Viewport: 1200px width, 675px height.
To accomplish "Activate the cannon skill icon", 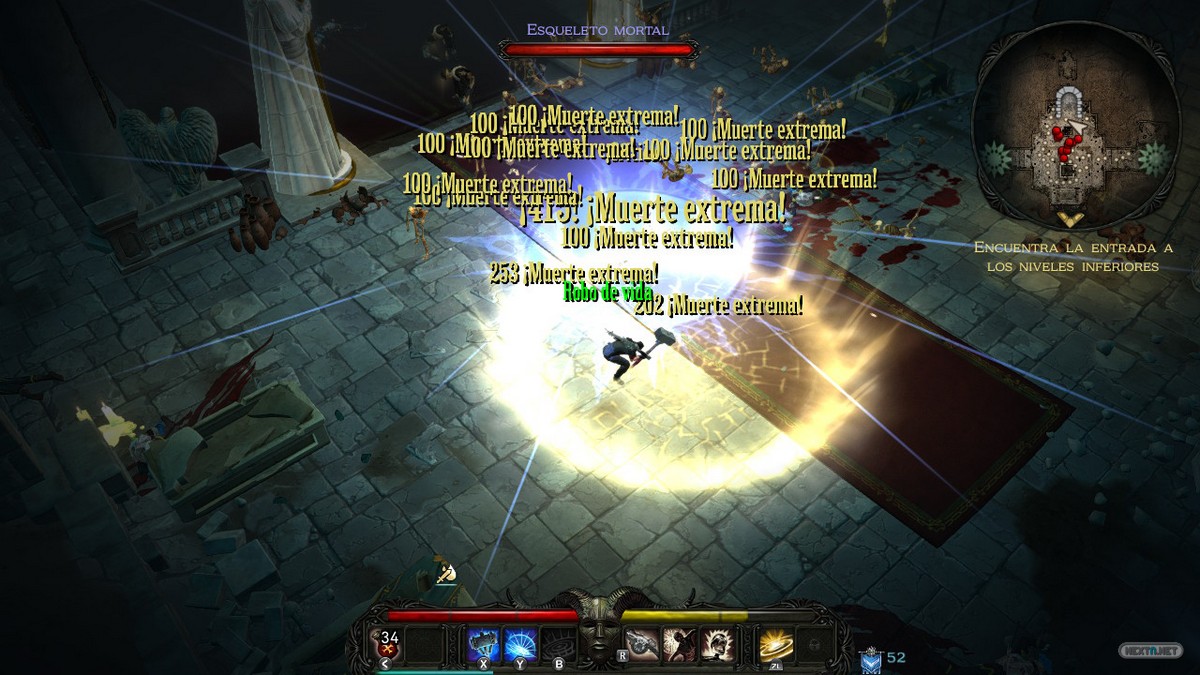I will point(643,644).
